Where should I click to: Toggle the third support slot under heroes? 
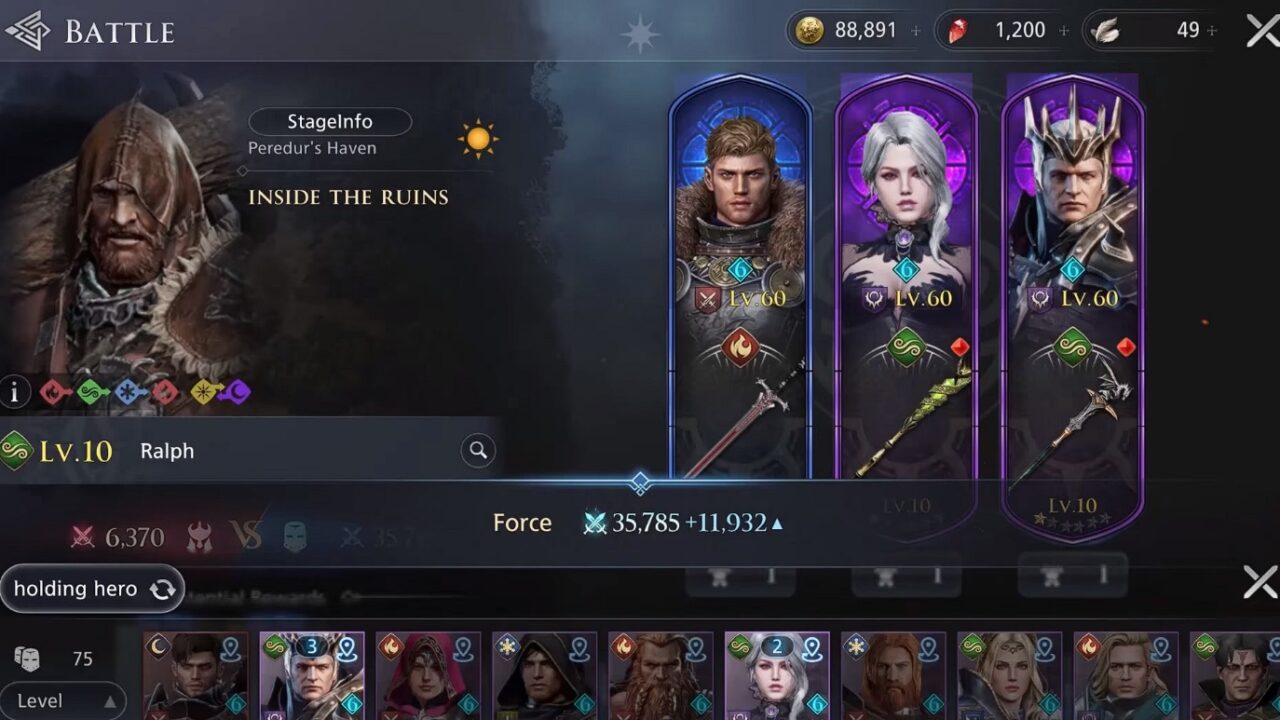(1072, 576)
